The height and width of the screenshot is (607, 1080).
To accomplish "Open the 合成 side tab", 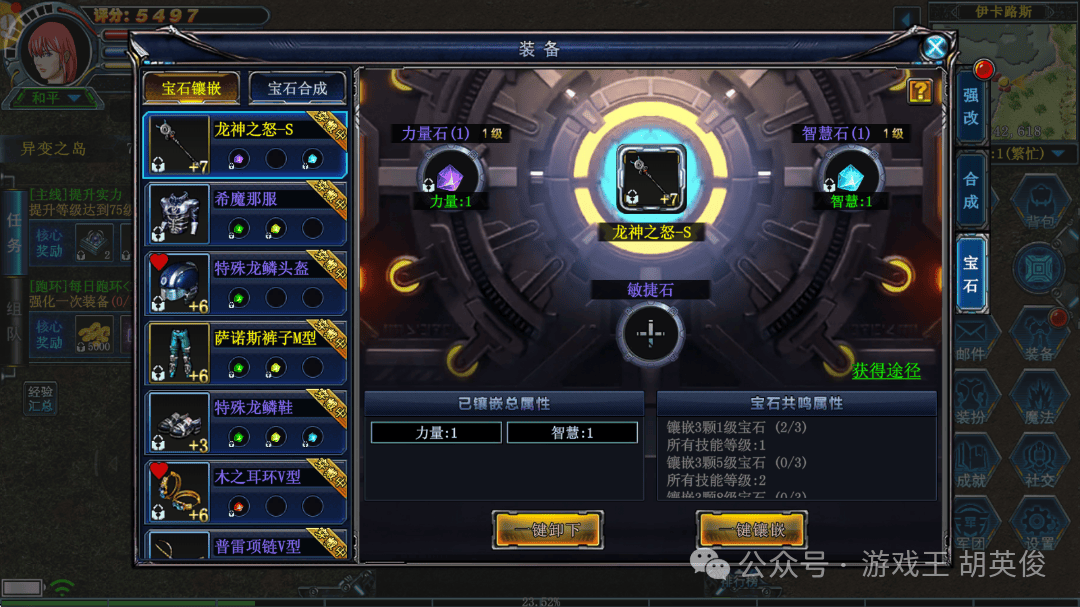I will click(971, 191).
